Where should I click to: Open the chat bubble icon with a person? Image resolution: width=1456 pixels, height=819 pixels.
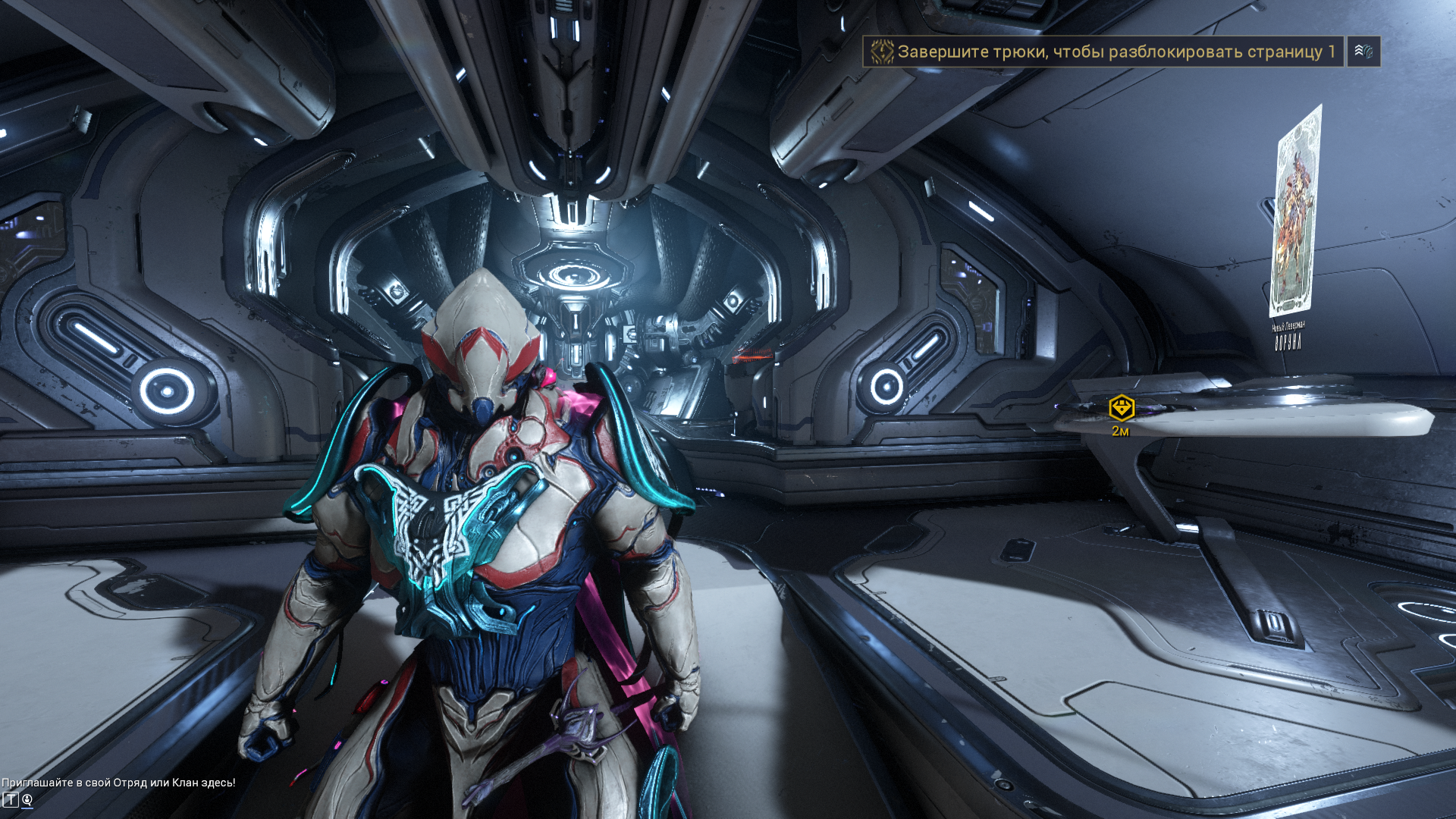click(27, 800)
